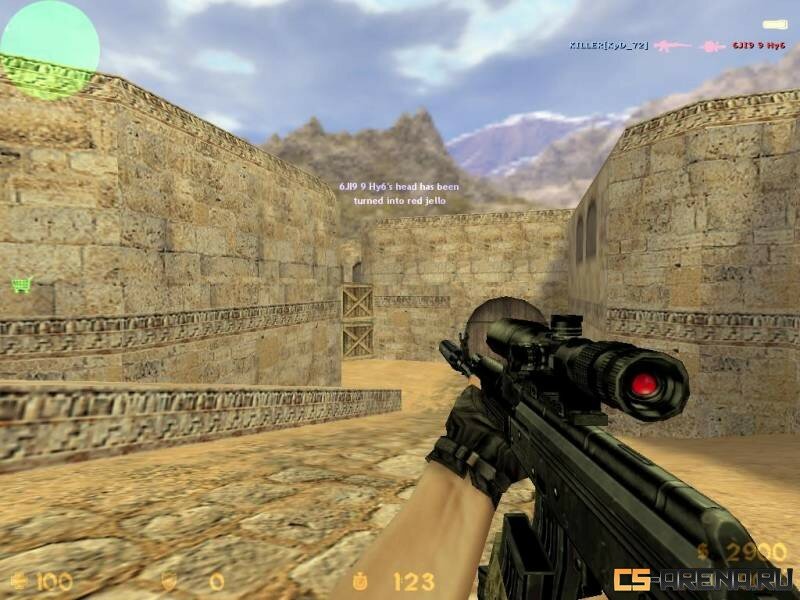Open the CS-ARENA.RU watermark logo
This screenshot has width=800, height=600.
pos(703,579)
